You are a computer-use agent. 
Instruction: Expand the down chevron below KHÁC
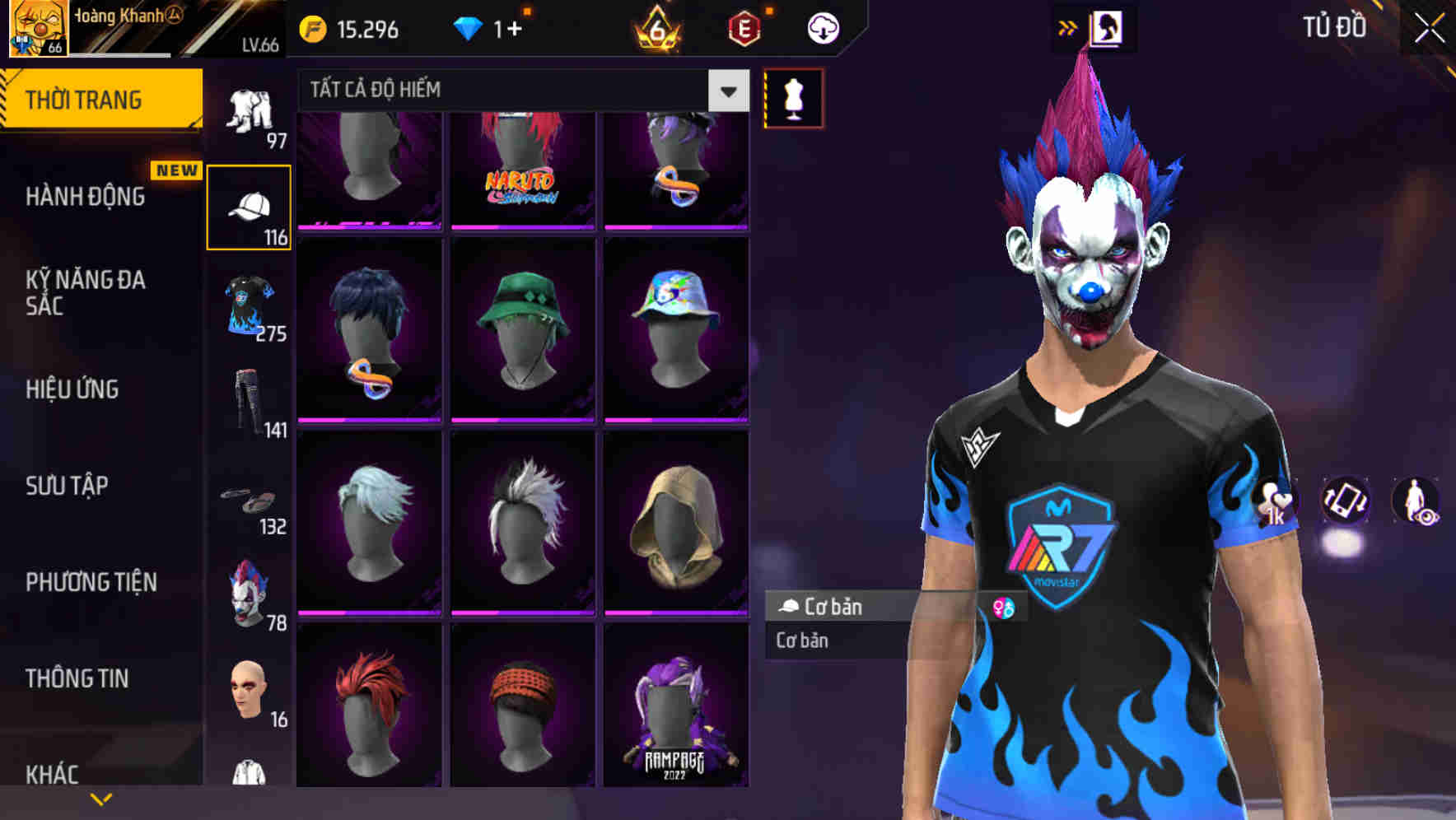point(101,799)
